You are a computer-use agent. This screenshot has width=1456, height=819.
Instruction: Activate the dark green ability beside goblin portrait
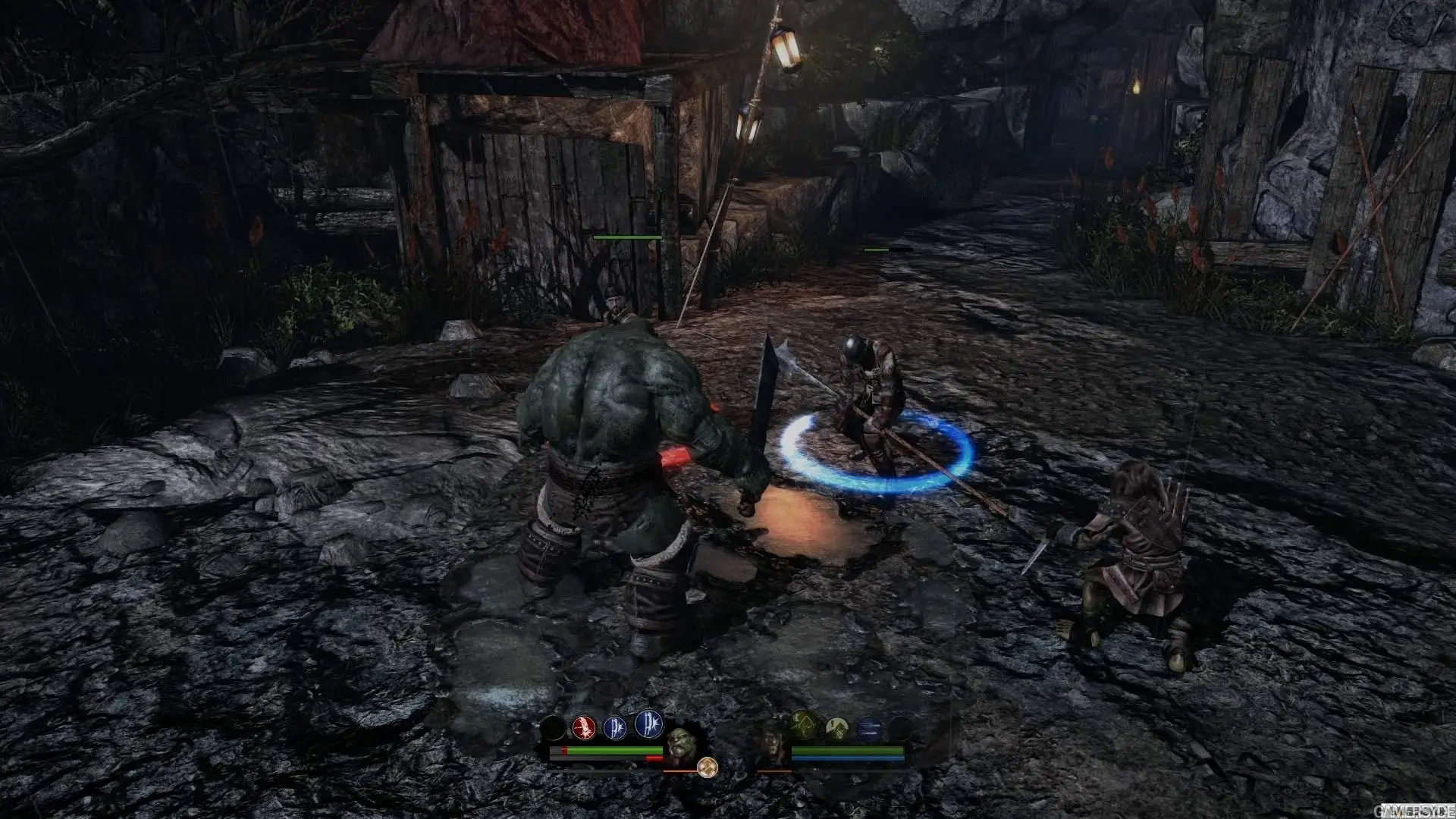[x=802, y=726]
